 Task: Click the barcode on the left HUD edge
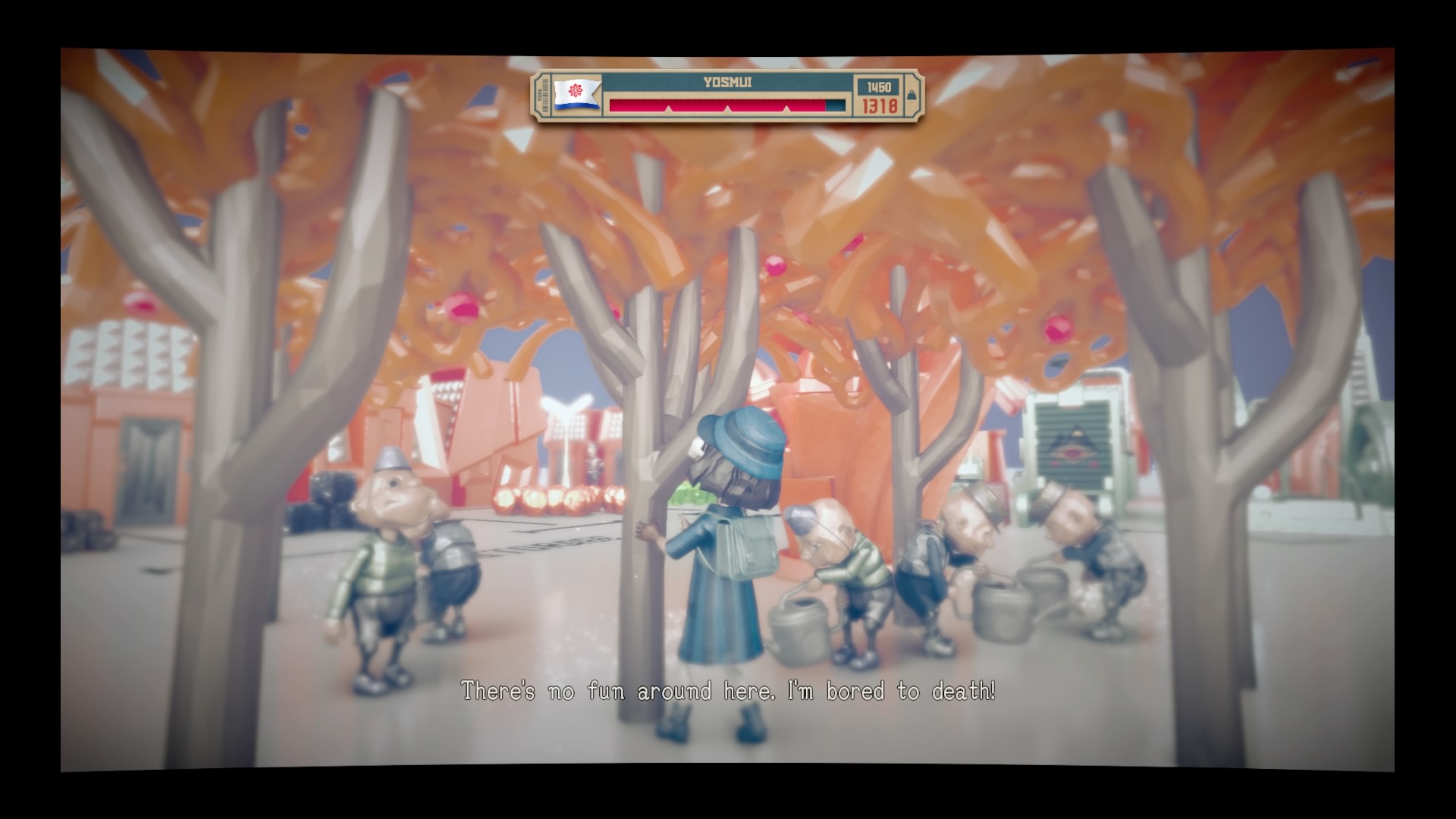[544, 94]
